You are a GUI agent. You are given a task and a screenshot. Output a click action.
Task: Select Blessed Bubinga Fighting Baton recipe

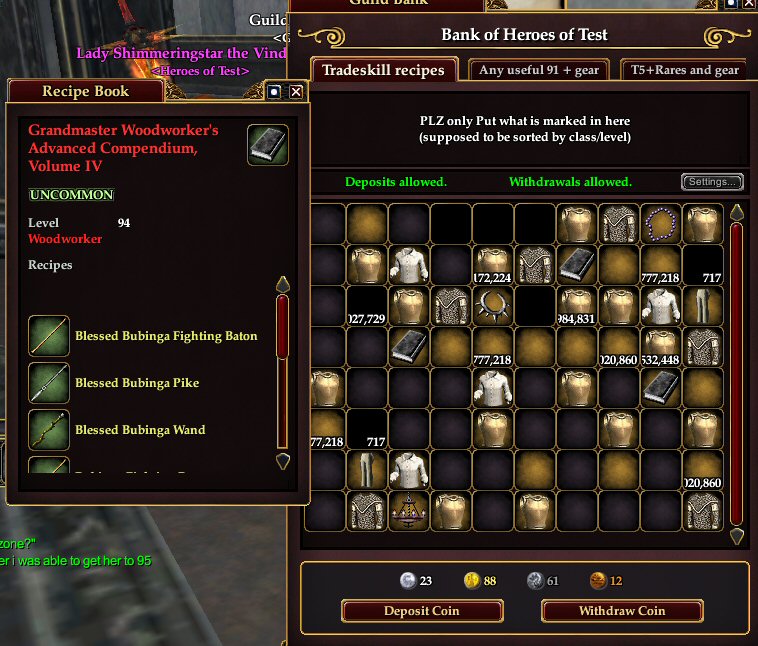click(166, 336)
